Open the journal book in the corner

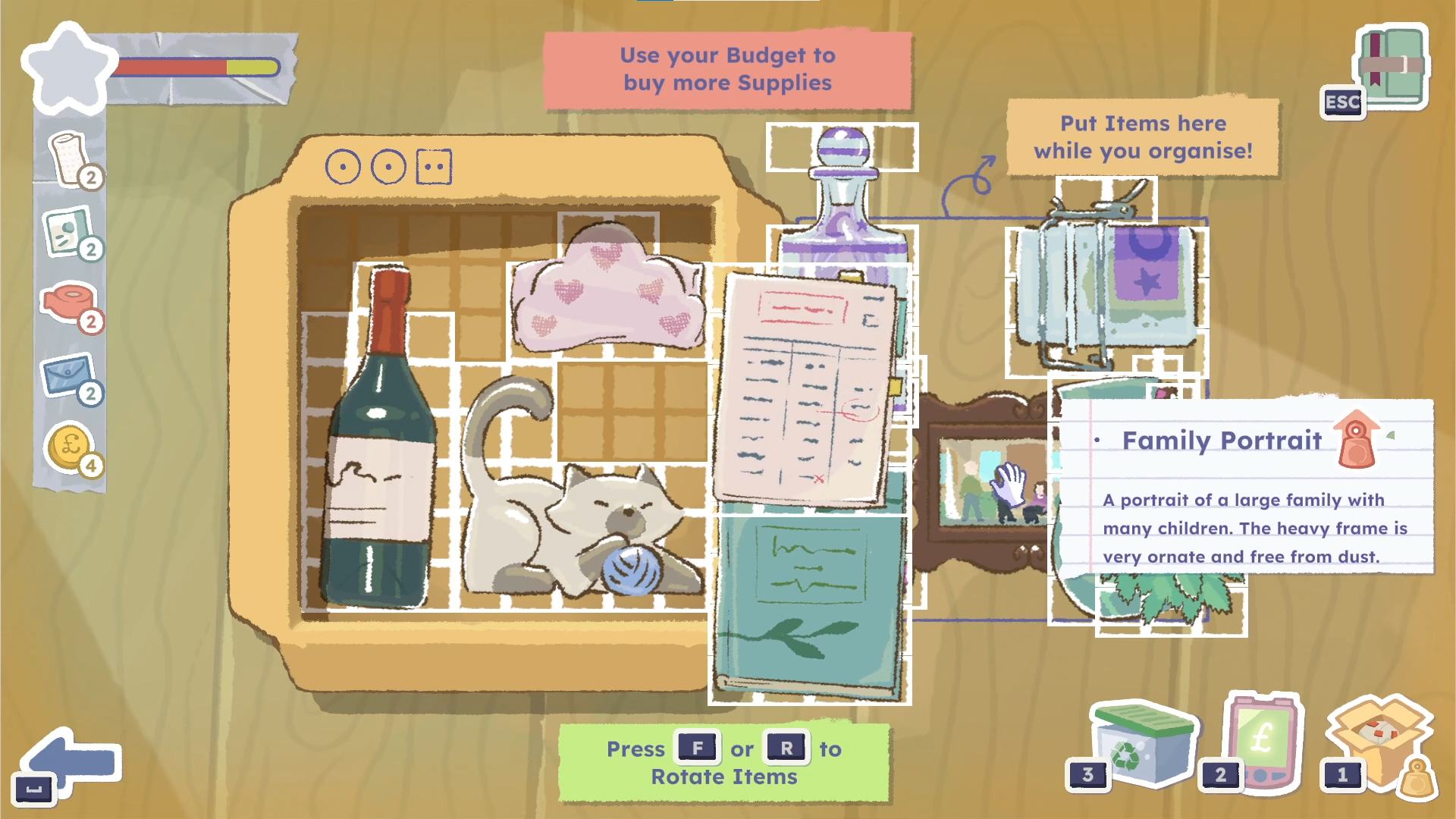pos(1392,67)
